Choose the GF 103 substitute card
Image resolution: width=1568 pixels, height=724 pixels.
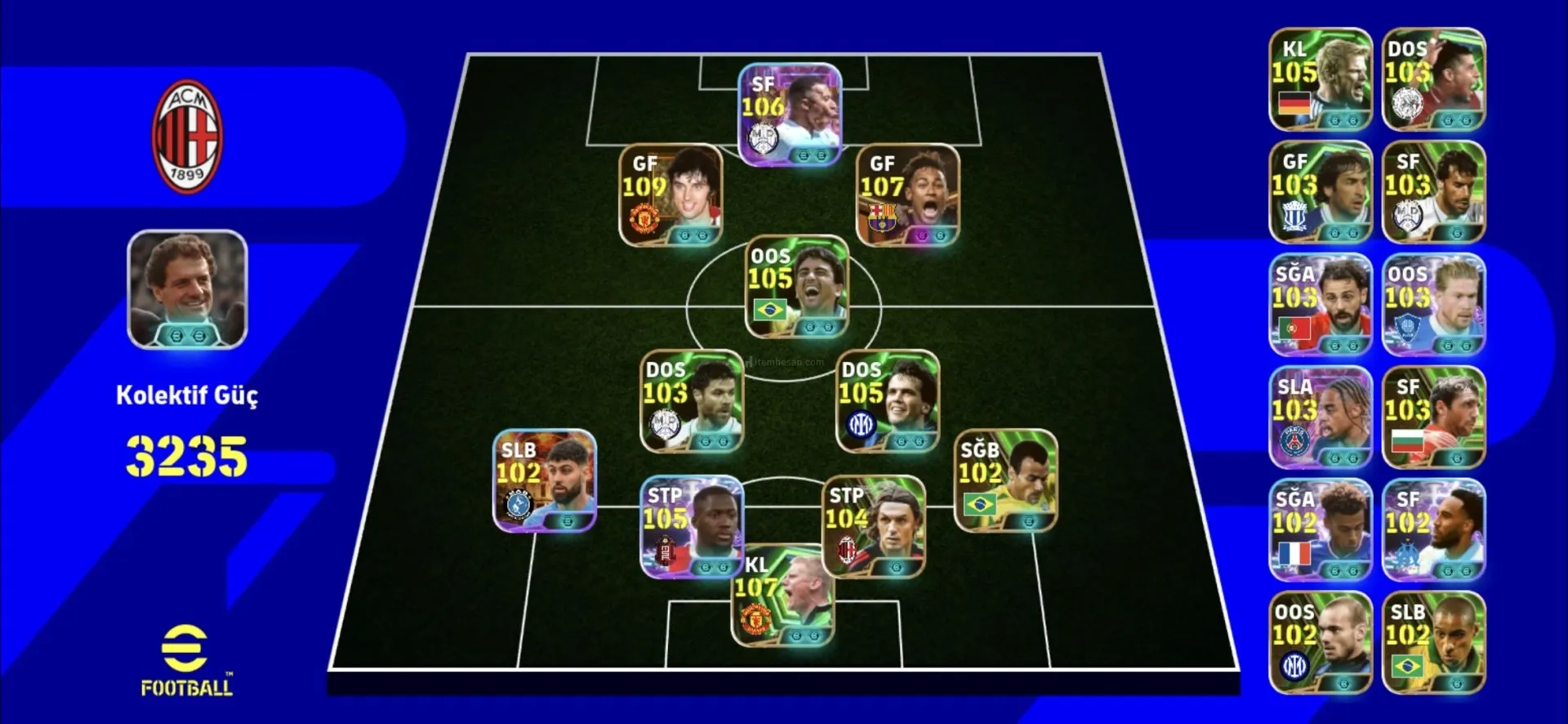coord(1320,192)
